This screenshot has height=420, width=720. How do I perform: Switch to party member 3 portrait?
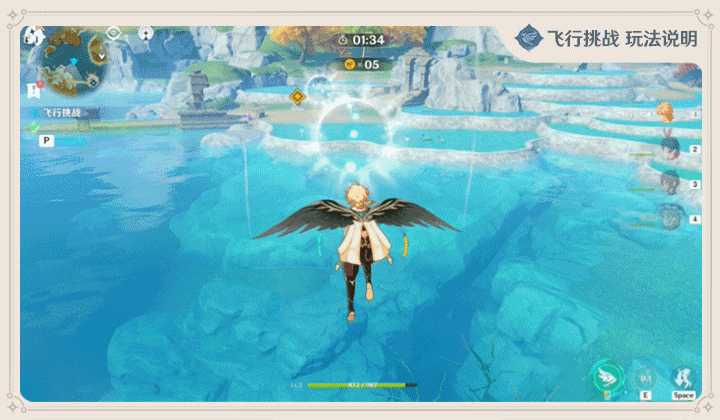coord(670,181)
